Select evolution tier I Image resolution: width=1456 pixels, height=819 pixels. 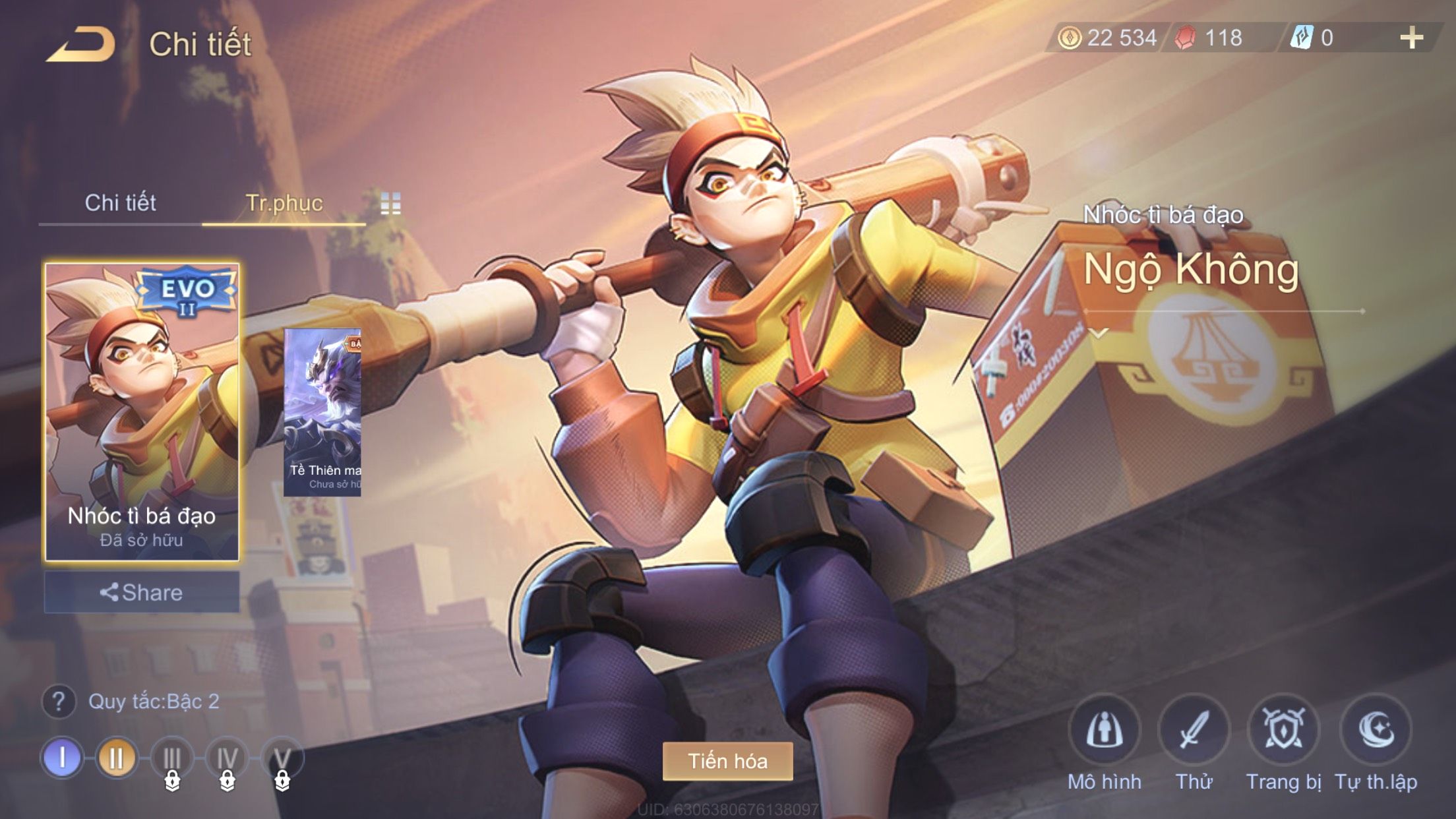point(62,758)
